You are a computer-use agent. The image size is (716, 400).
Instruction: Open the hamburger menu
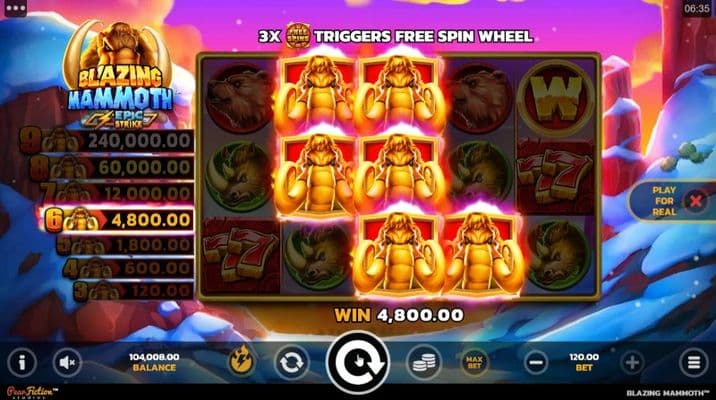click(691, 361)
